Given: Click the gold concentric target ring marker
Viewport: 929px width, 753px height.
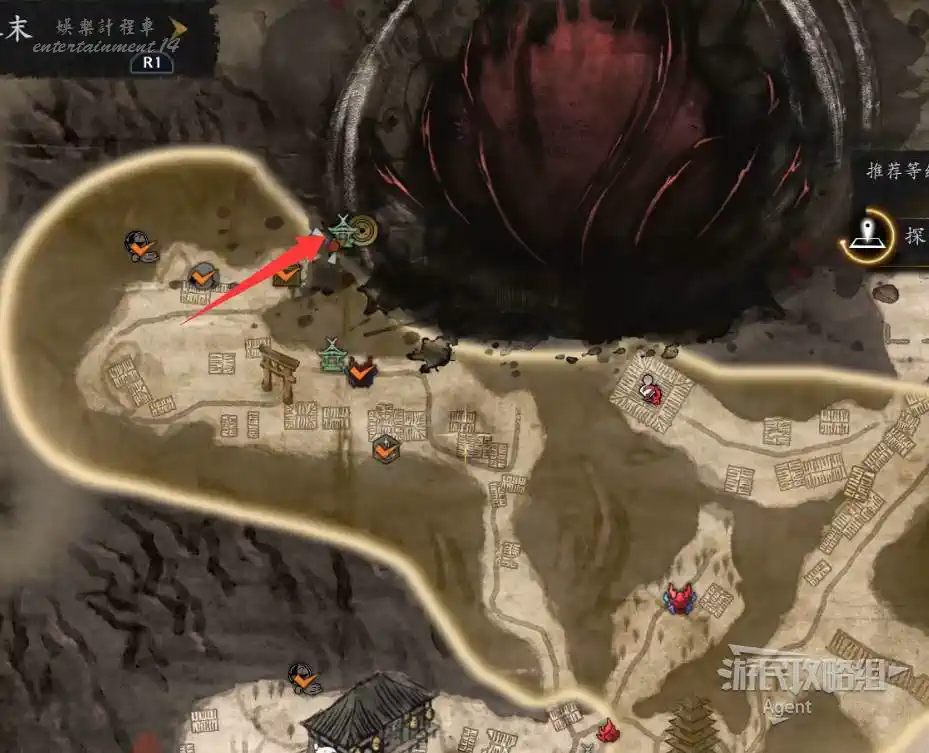Looking at the screenshot, I should [365, 229].
